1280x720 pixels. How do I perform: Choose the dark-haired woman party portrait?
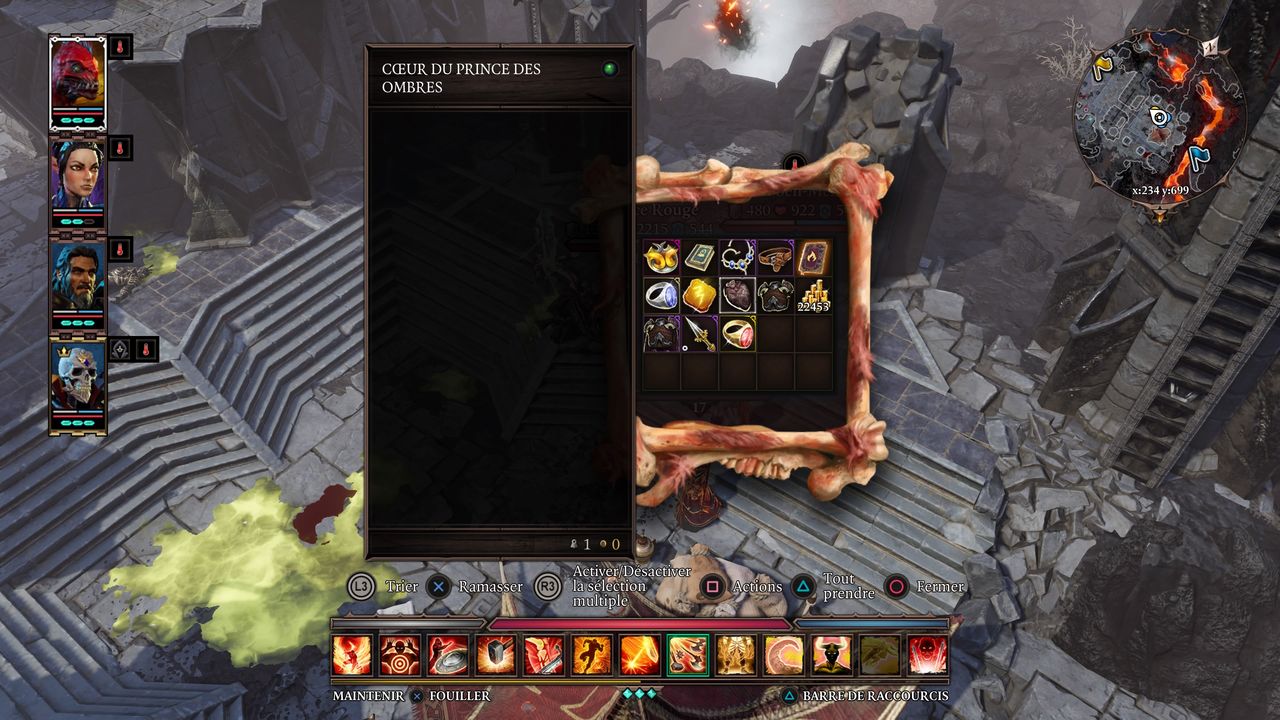(78, 174)
